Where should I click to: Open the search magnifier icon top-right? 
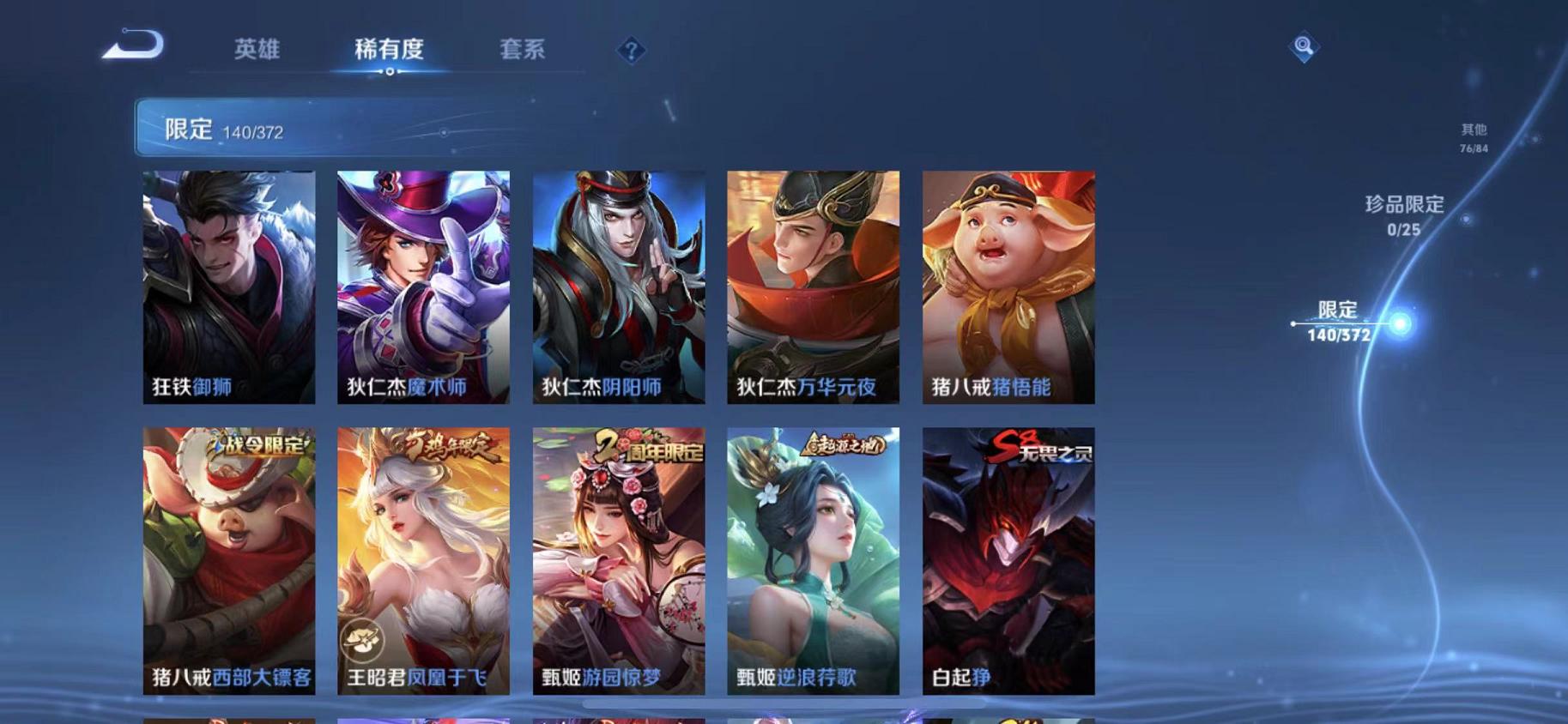pyautogui.click(x=1302, y=47)
